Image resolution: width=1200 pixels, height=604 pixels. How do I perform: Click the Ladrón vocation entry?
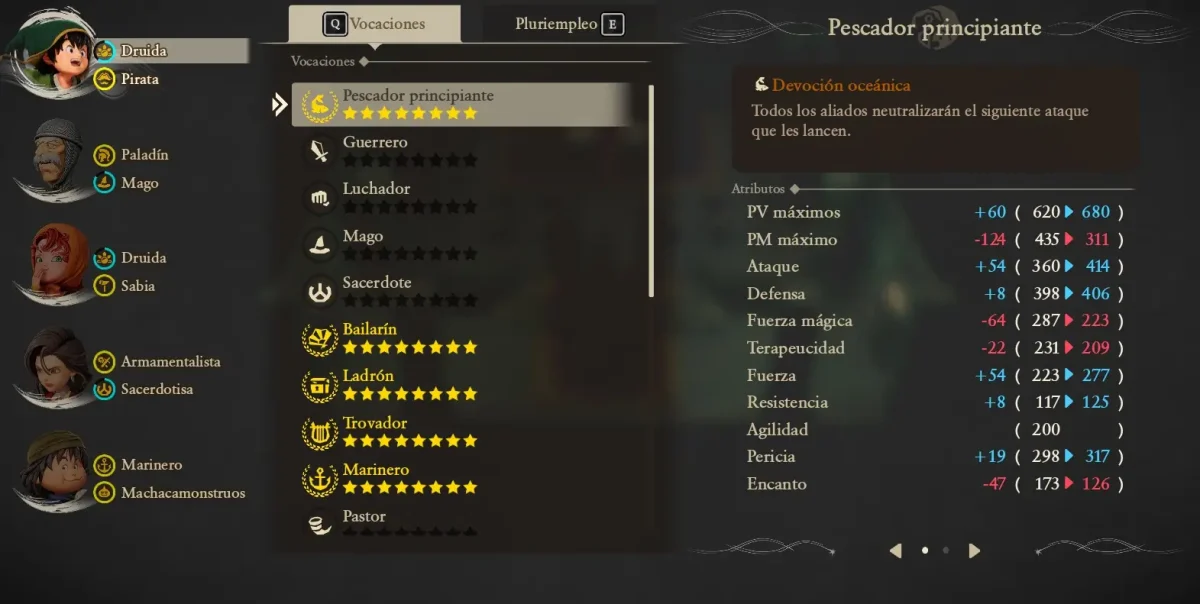click(x=460, y=385)
